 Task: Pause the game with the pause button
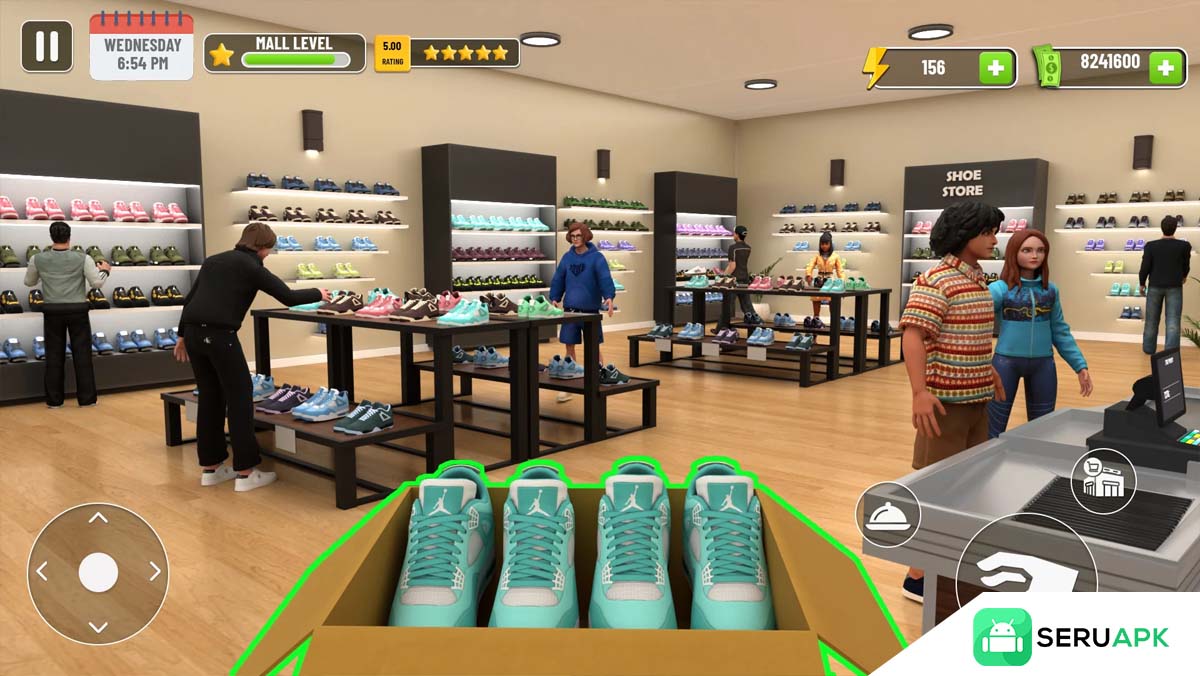pos(47,47)
